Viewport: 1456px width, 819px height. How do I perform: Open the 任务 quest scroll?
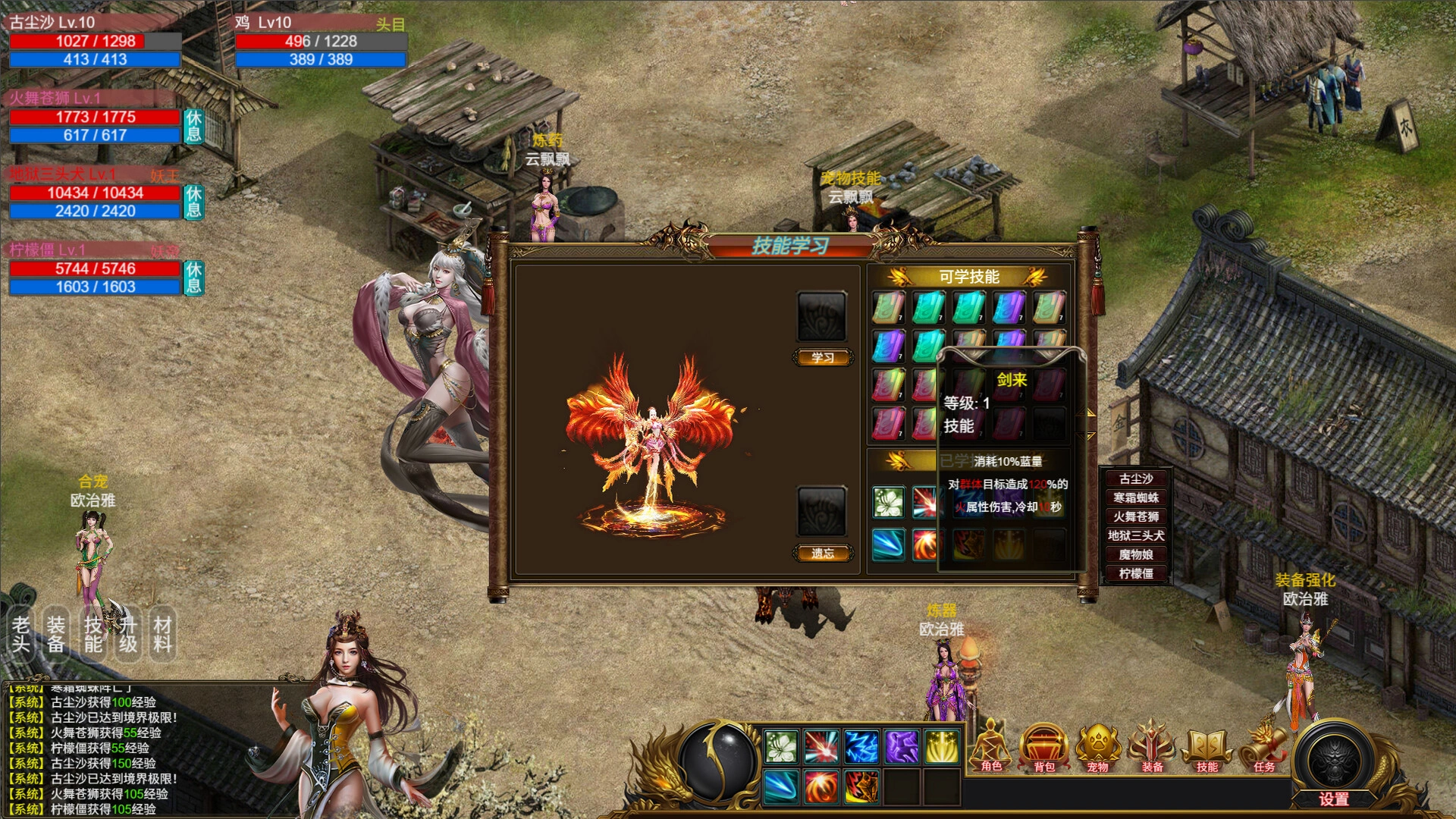1263,748
